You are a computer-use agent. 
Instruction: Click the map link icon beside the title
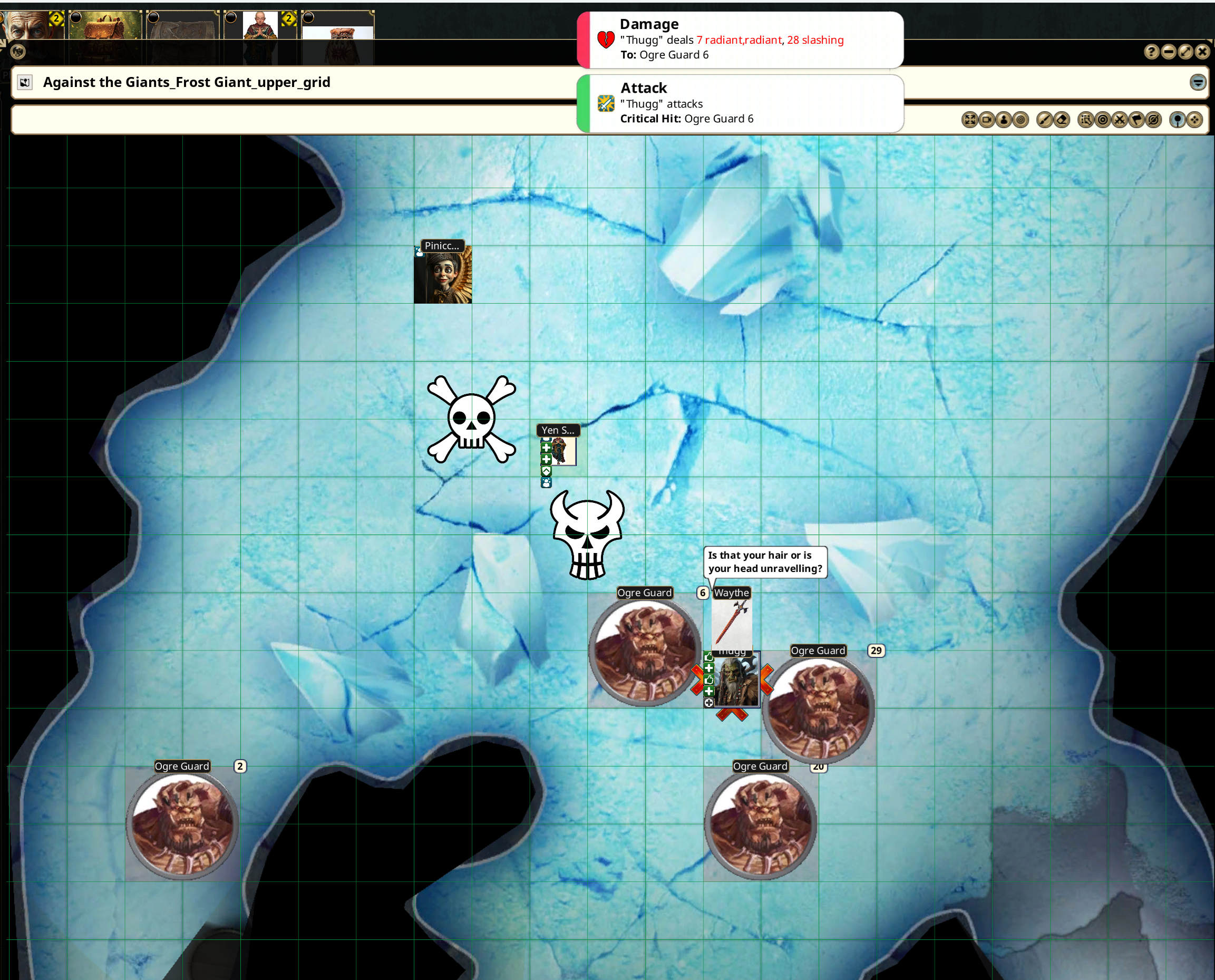[25, 82]
